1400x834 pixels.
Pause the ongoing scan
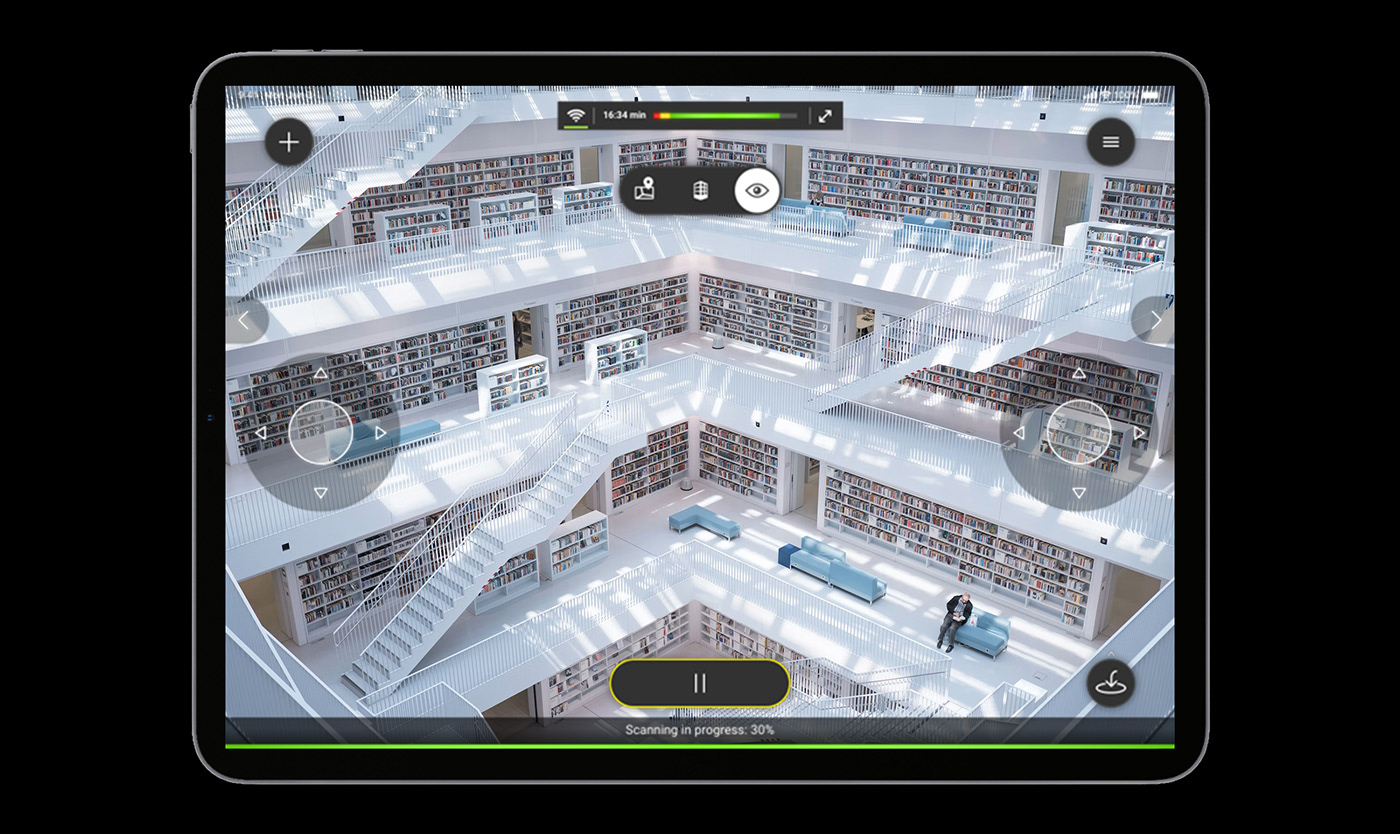pyautogui.click(x=698, y=683)
